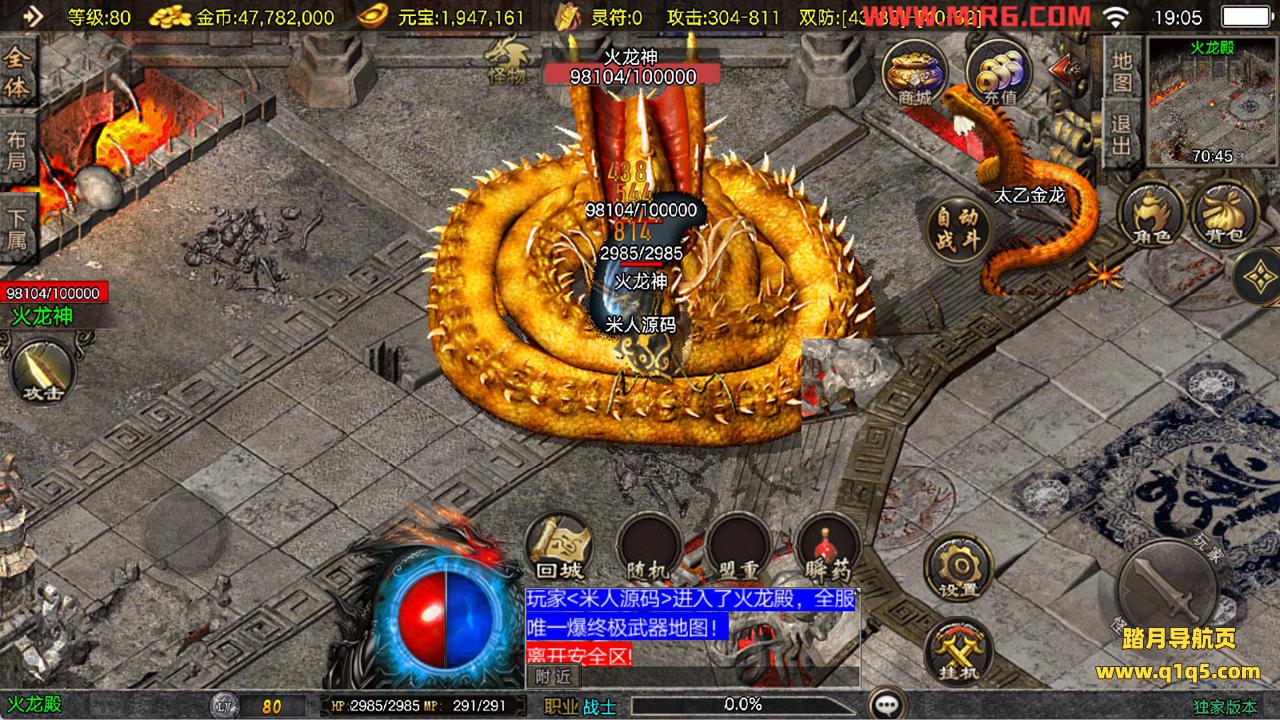
Task: Select the 全体 tab
Action: [x=18, y=70]
